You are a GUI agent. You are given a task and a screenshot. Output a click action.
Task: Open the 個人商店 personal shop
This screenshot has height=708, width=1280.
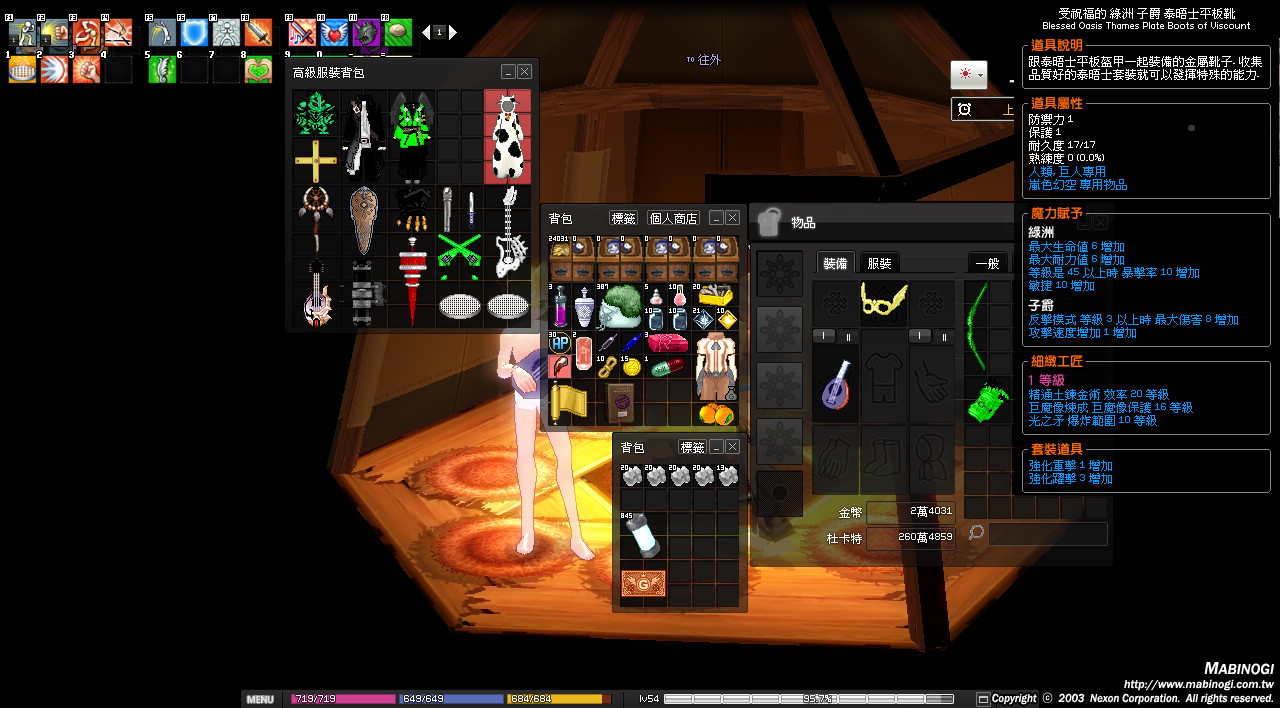coord(673,218)
